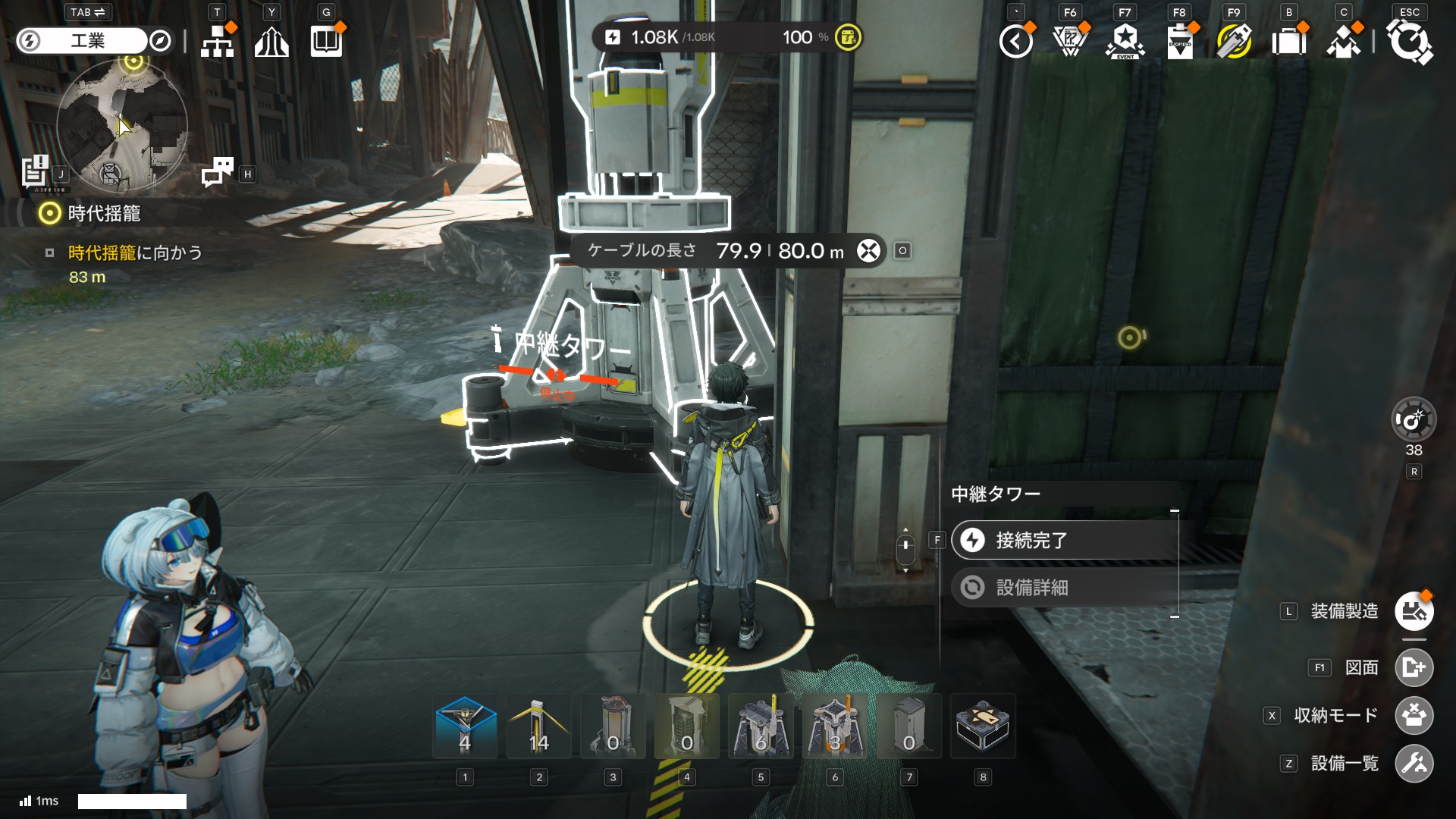Cancel the cable length connection
Viewport: 1456px width, 819px height.
(868, 251)
